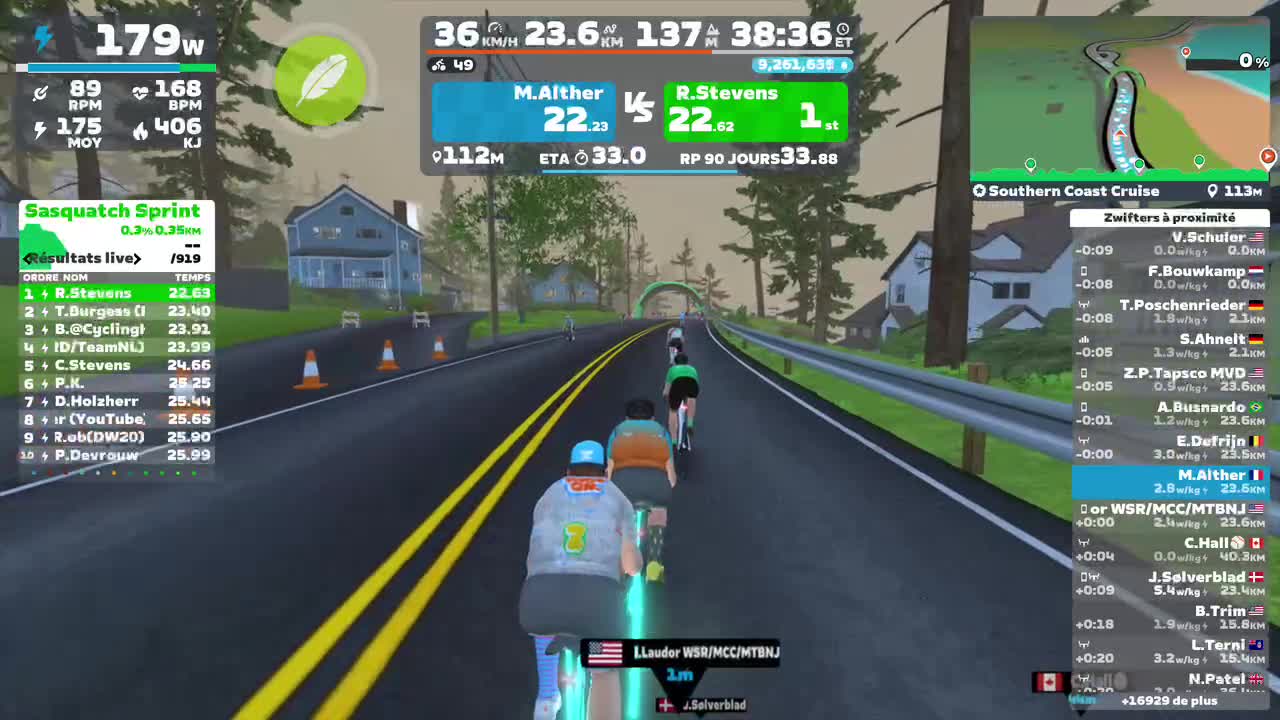
Task: Click the right chevron on Résultats live
Action: 138,258
